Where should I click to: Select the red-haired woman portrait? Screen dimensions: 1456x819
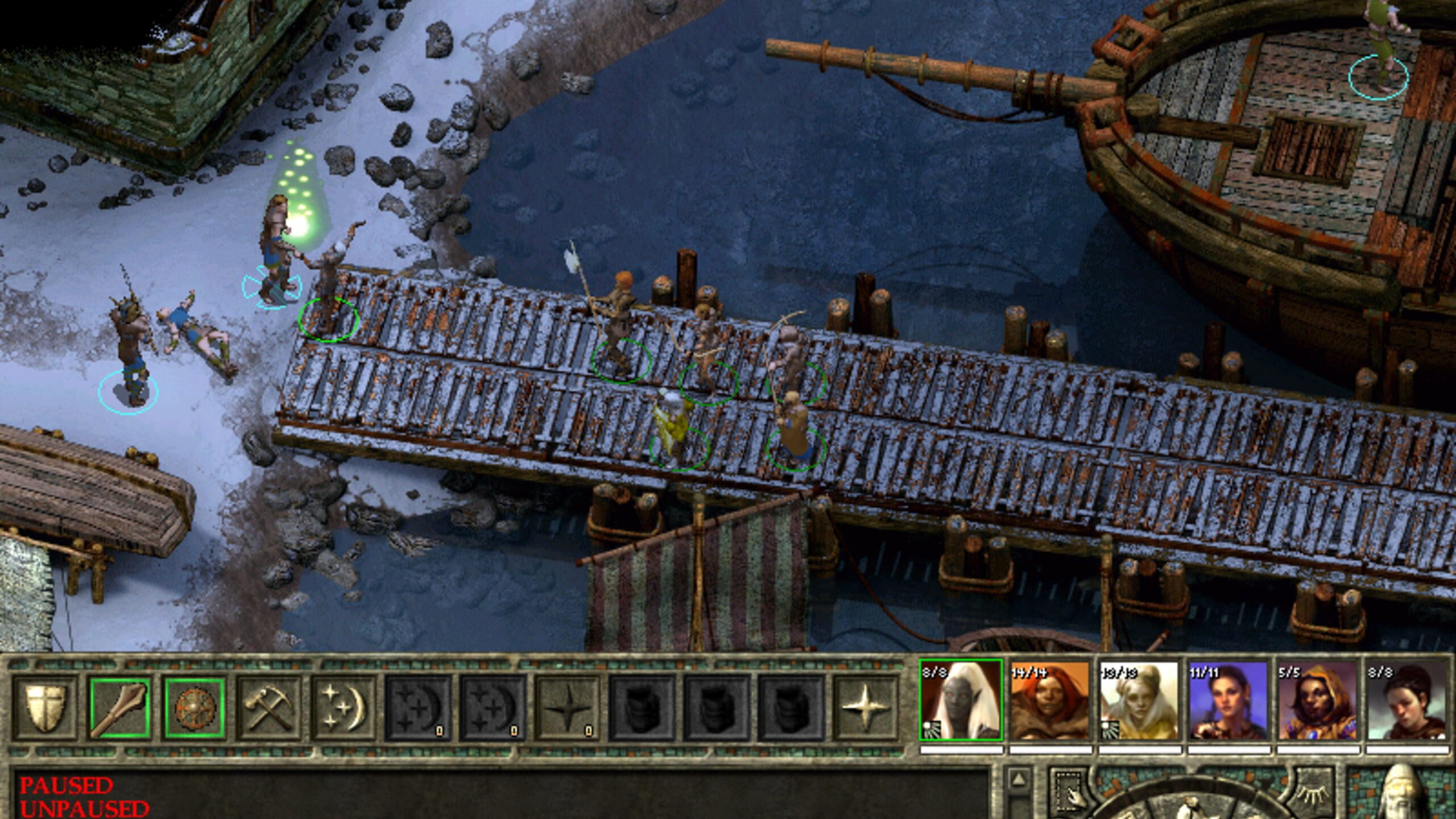pos(1050,701)
